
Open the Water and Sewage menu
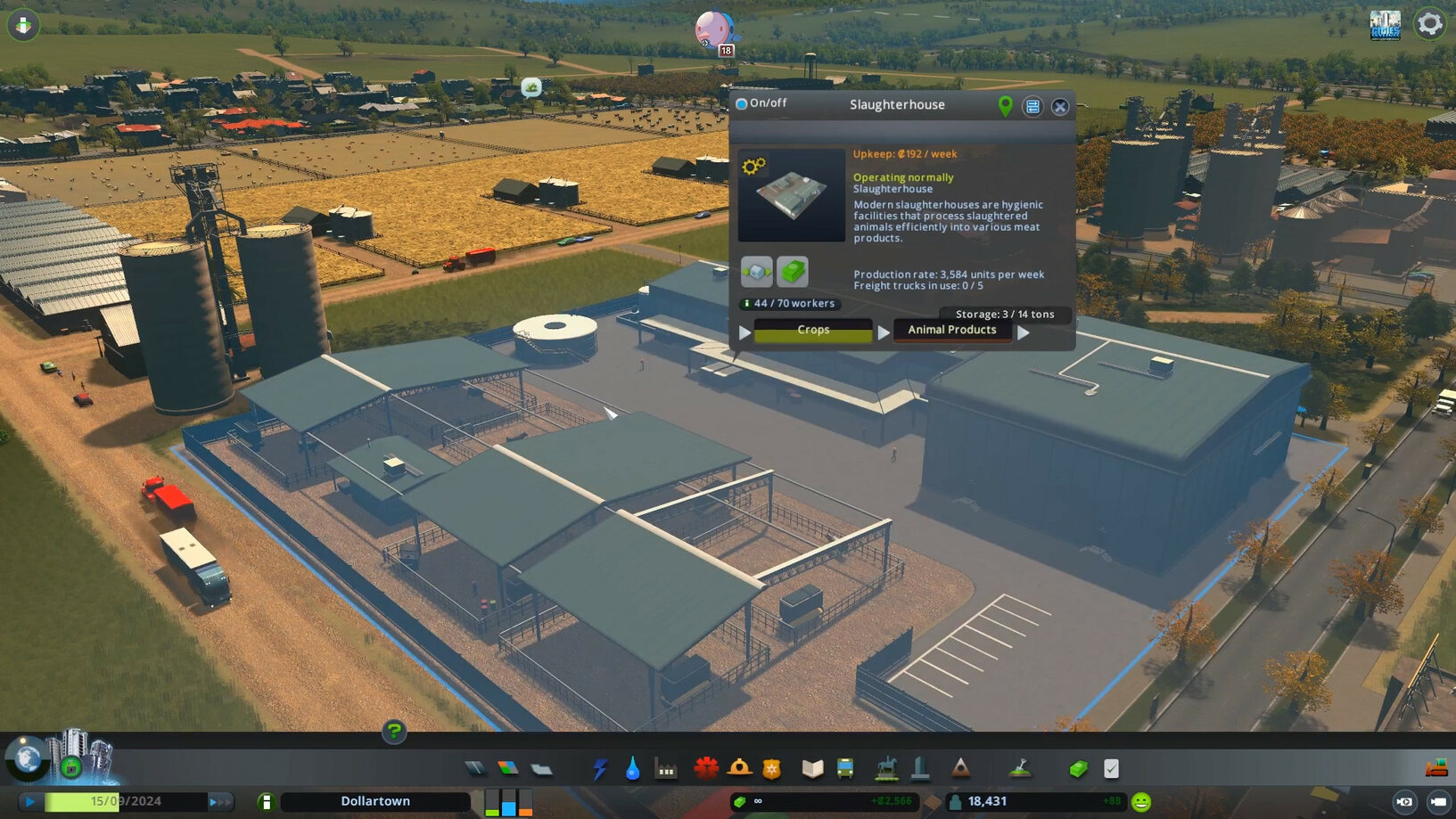pyautogui.click(x=633, y=767)
